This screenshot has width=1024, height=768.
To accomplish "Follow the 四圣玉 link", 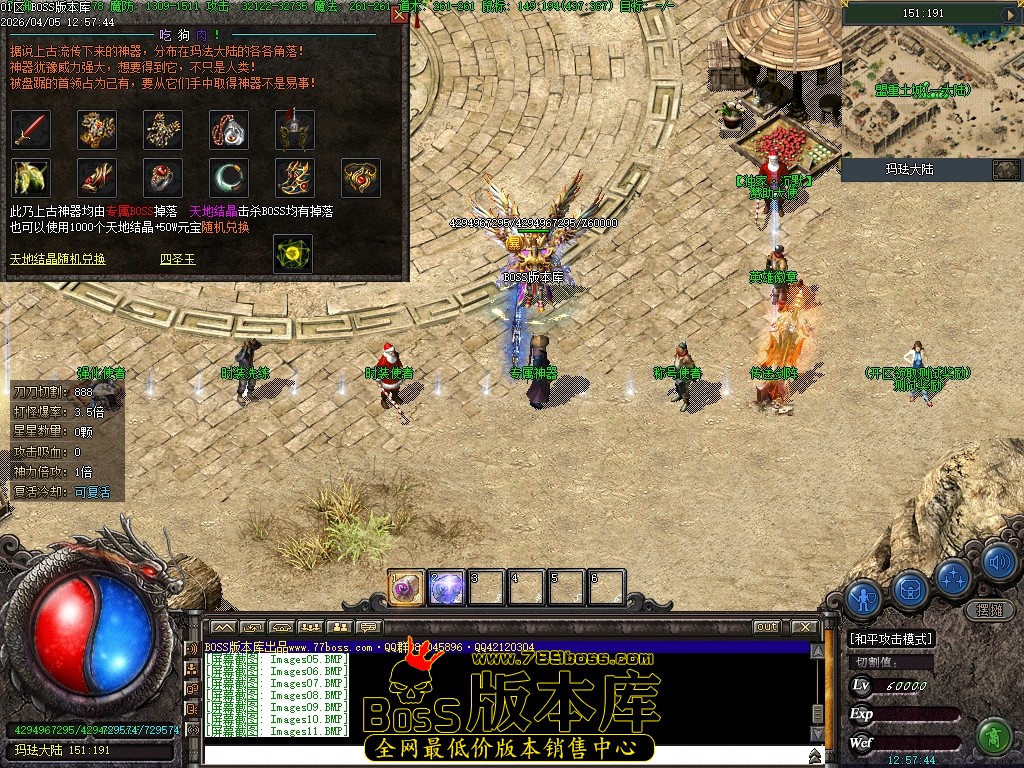I will 178,259.
